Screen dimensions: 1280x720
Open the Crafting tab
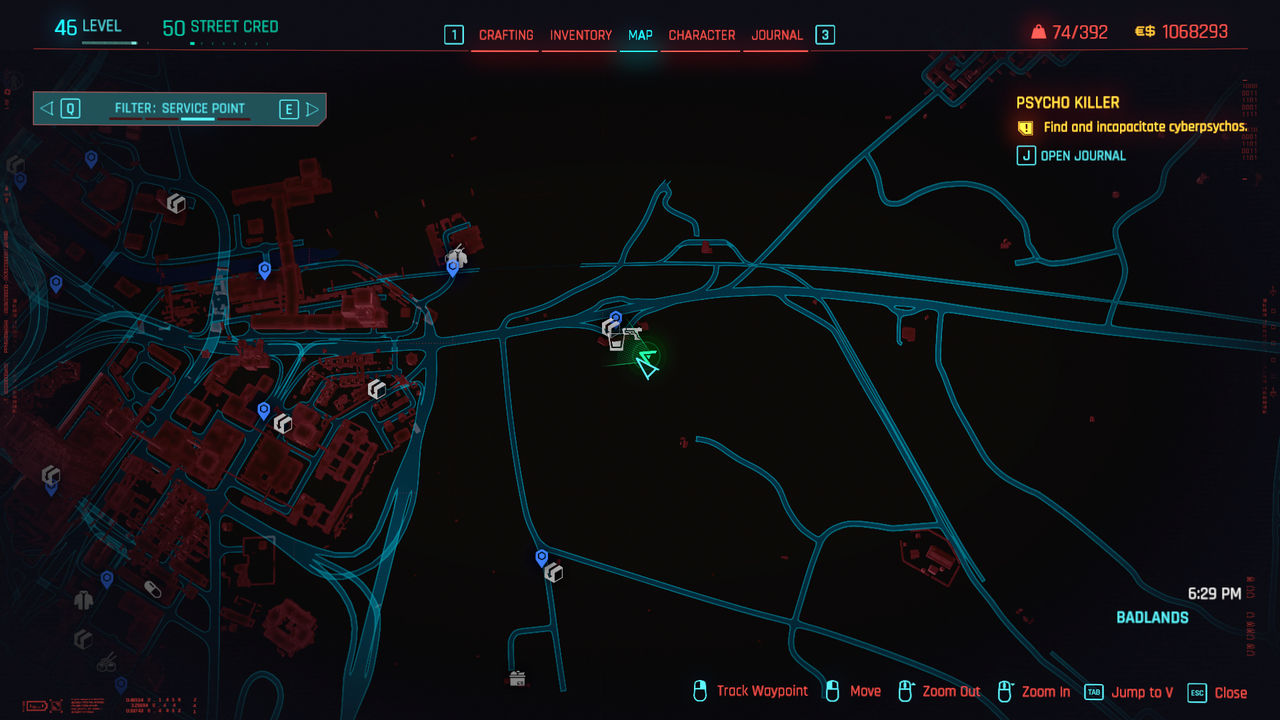click(506, 35)
